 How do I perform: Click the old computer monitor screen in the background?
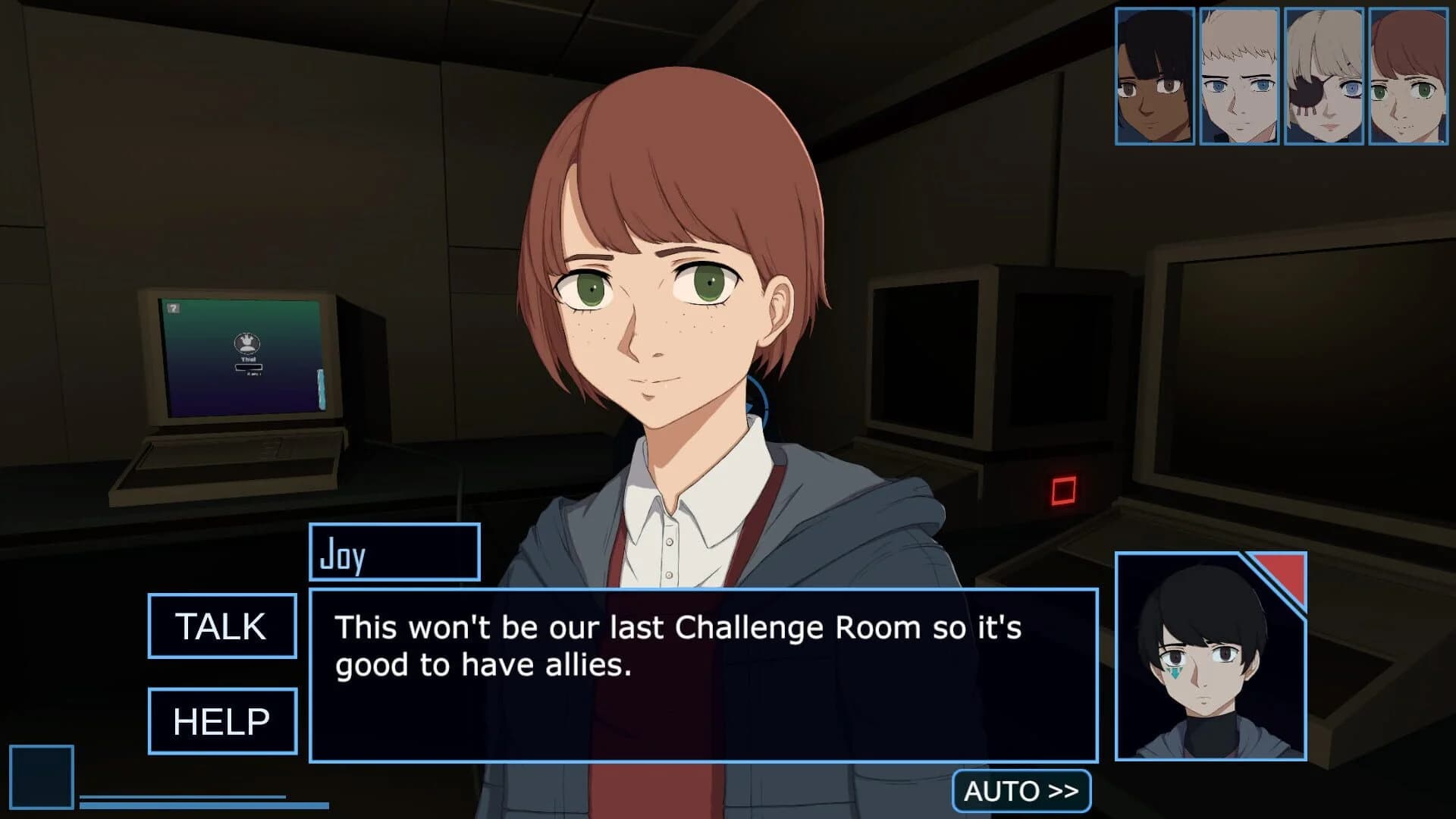coord(243,356)
